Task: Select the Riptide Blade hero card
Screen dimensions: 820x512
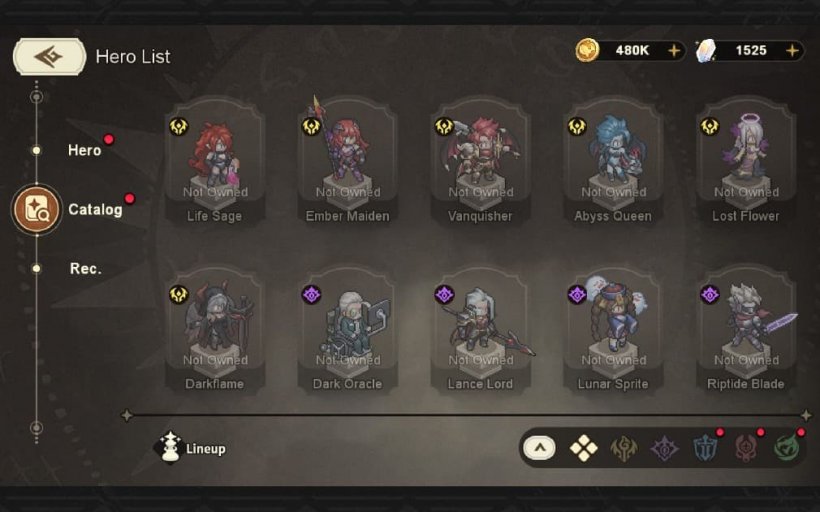Action: point(746,333)
